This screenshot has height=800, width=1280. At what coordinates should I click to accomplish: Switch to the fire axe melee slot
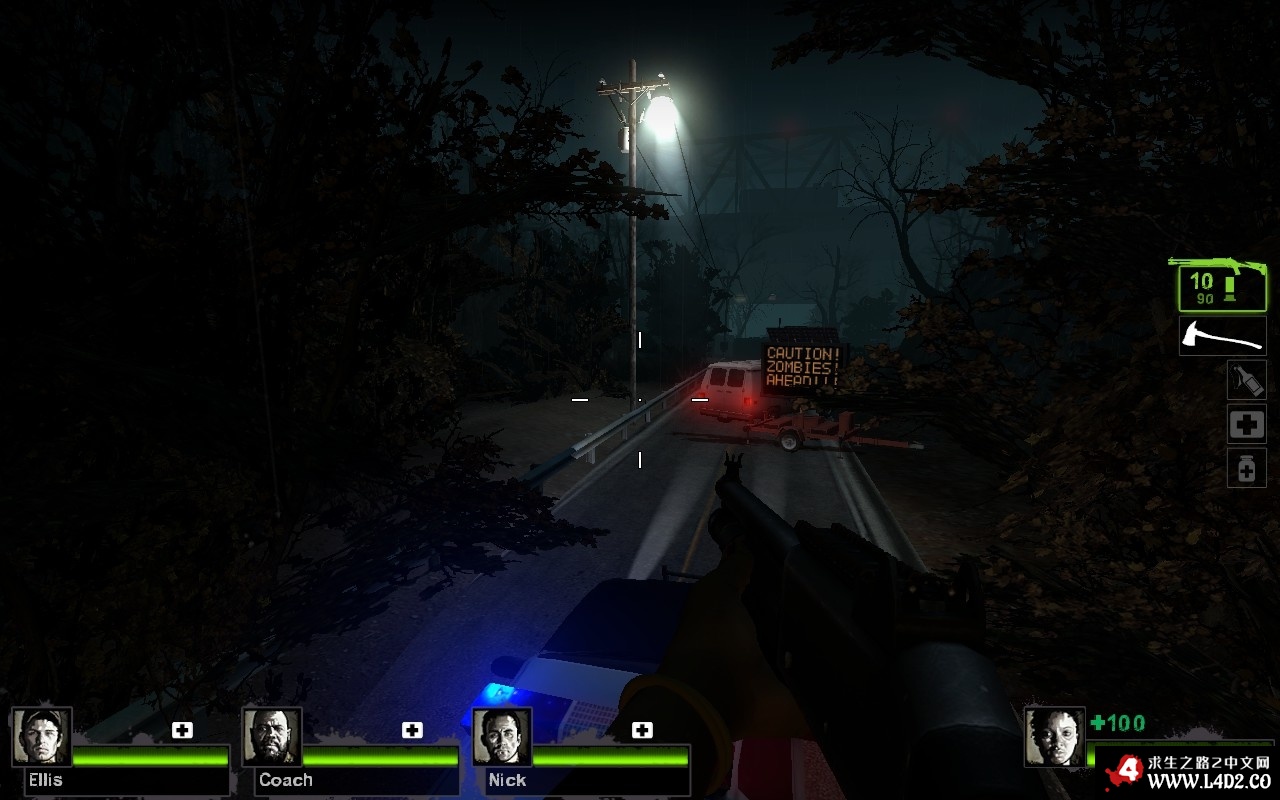coord(1222,336)
